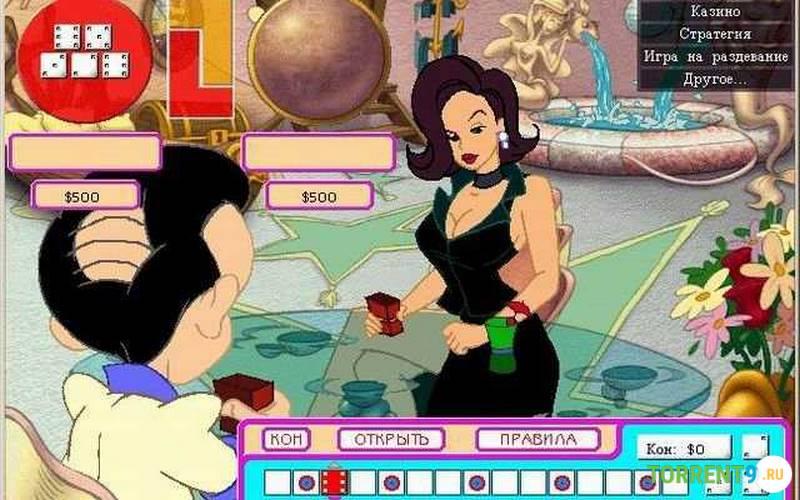
Task: Click the small square button beside Кон: $0
Action: click(756, 446)
